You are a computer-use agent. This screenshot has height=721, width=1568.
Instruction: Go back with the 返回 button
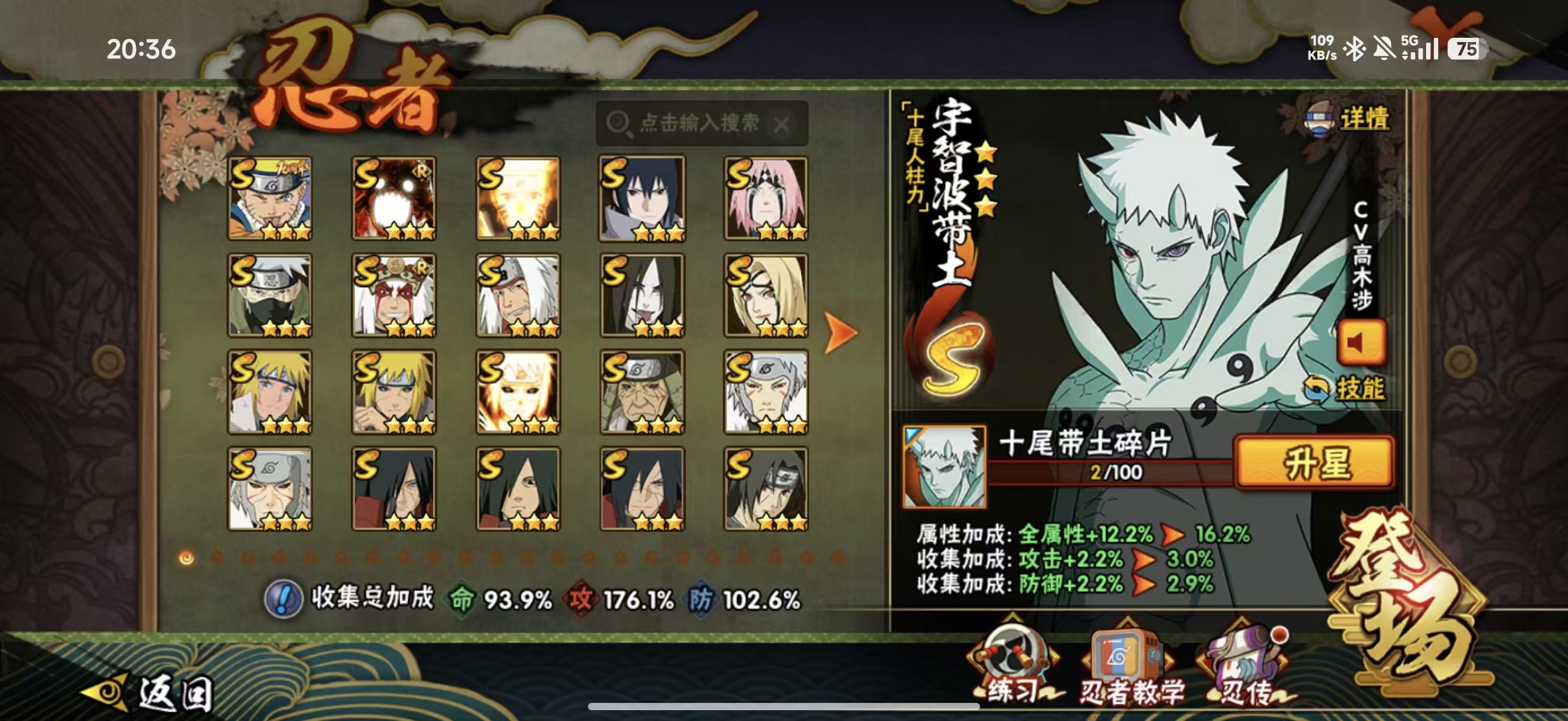(x=149, y=693)
